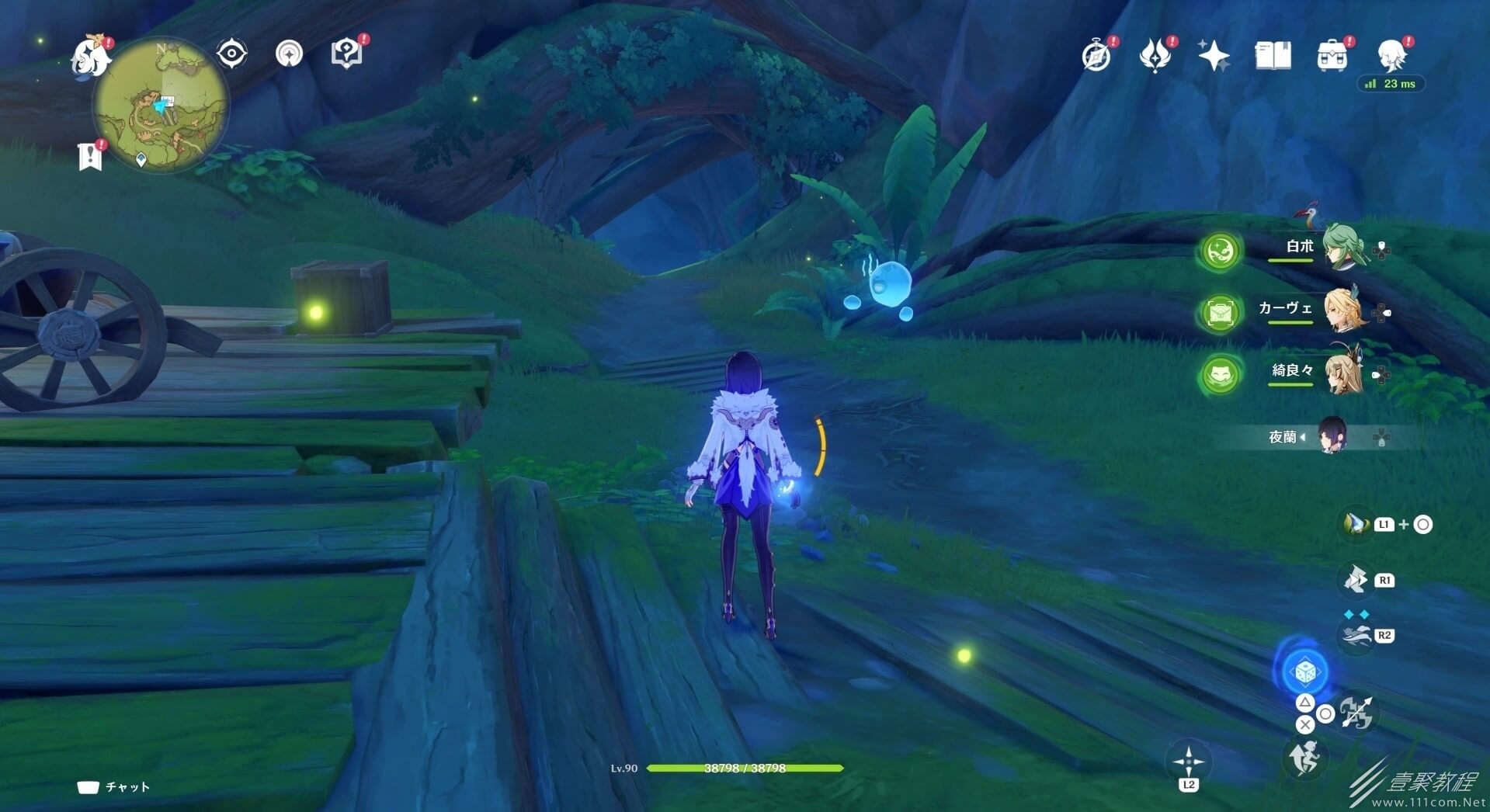Open the inventory backpack icon
The width and height of the screenshot is (1490, 812).
point(1332,56)
